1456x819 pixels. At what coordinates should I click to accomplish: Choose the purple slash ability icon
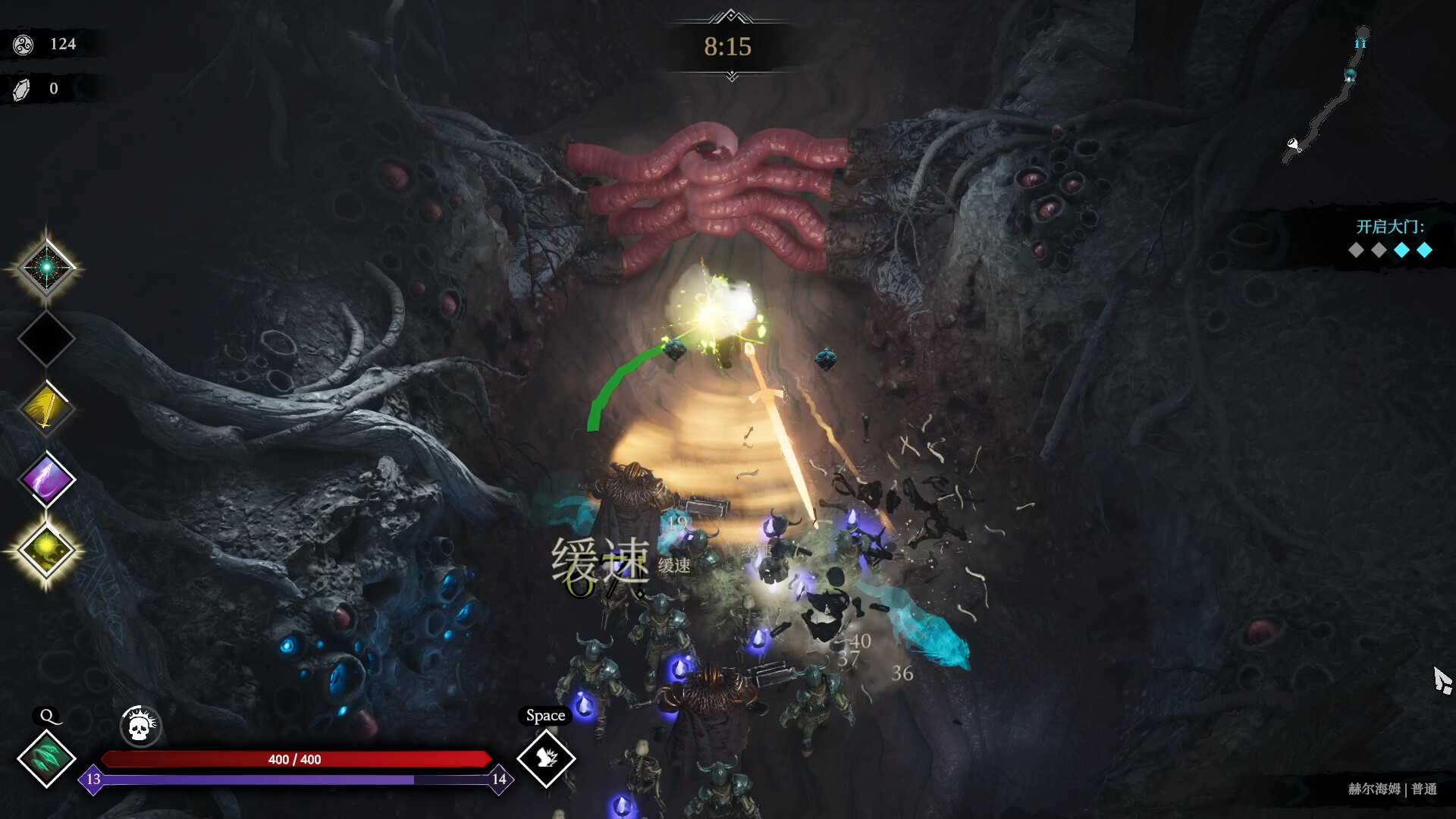[46, 479]
